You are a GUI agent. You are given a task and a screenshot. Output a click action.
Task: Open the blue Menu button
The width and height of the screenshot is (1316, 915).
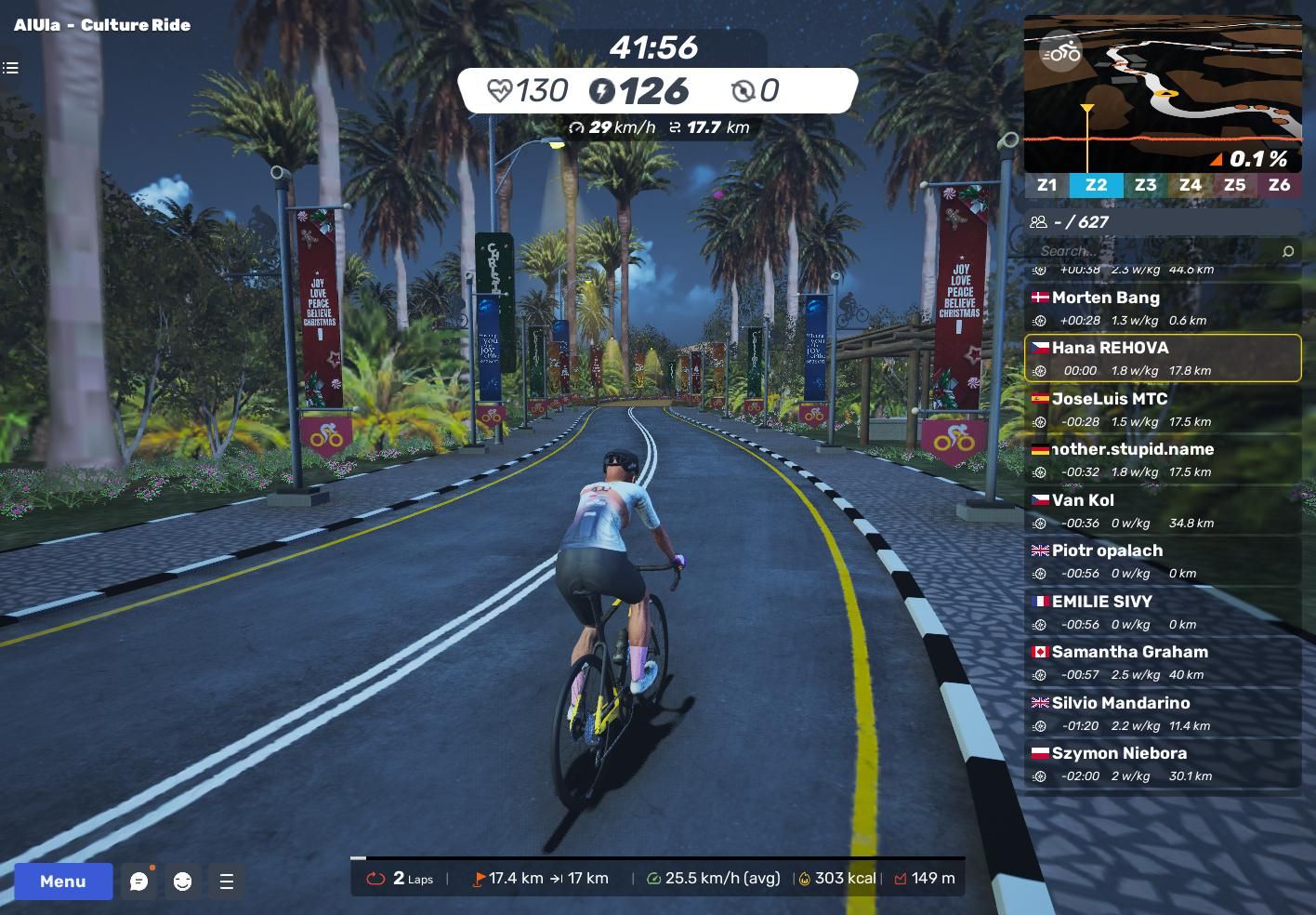pos(63,882)
